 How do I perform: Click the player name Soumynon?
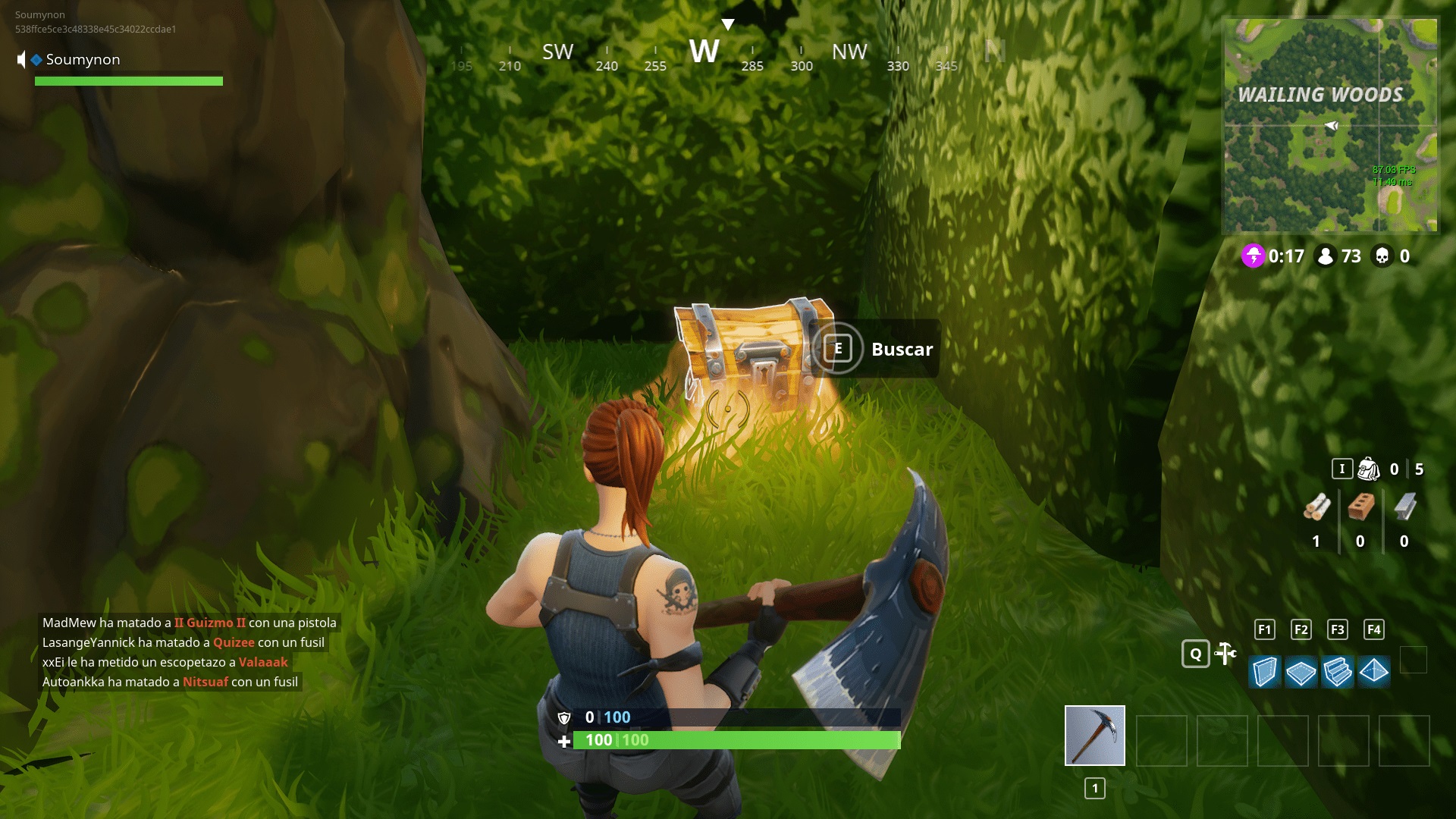click(x=81, y=59)
